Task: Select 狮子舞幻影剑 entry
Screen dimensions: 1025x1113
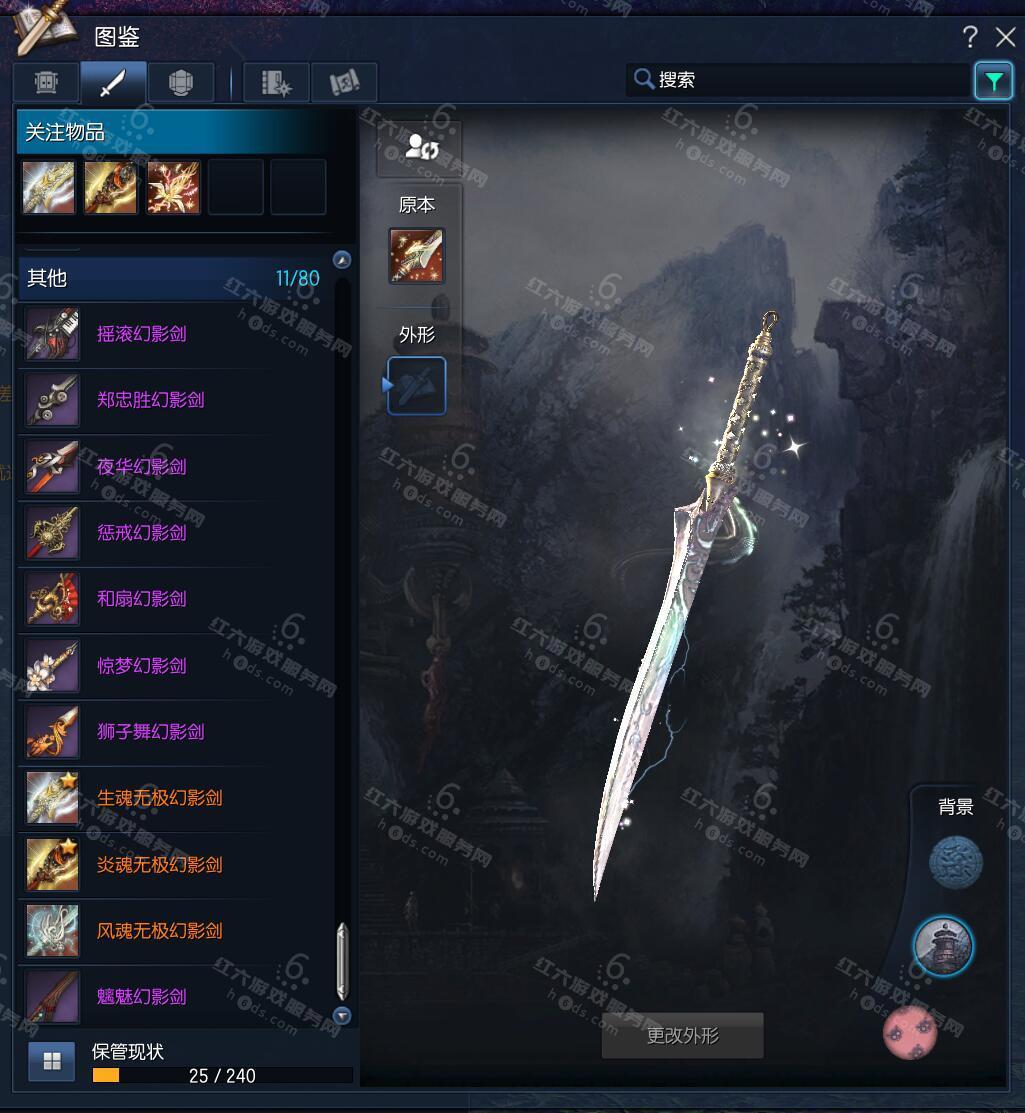Action: pos(150,732)
